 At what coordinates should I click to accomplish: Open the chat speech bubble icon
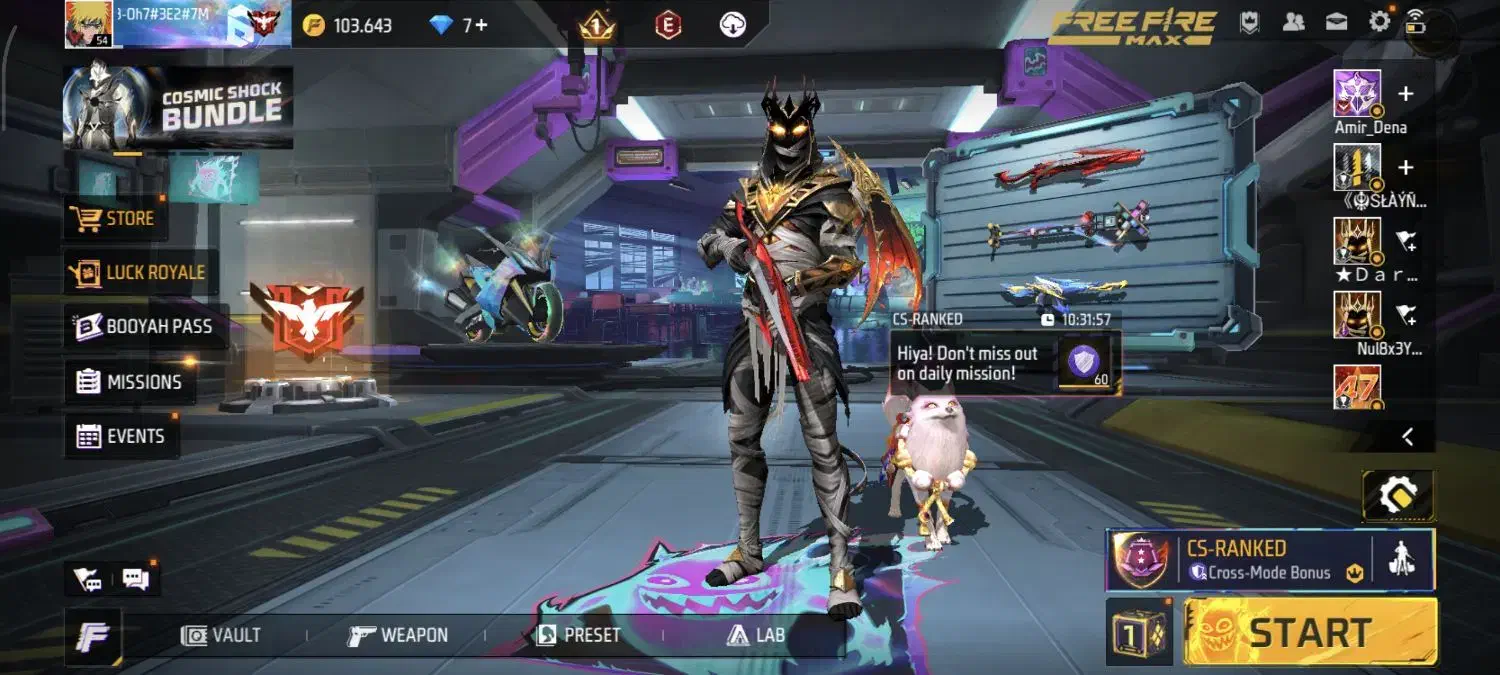135,578
